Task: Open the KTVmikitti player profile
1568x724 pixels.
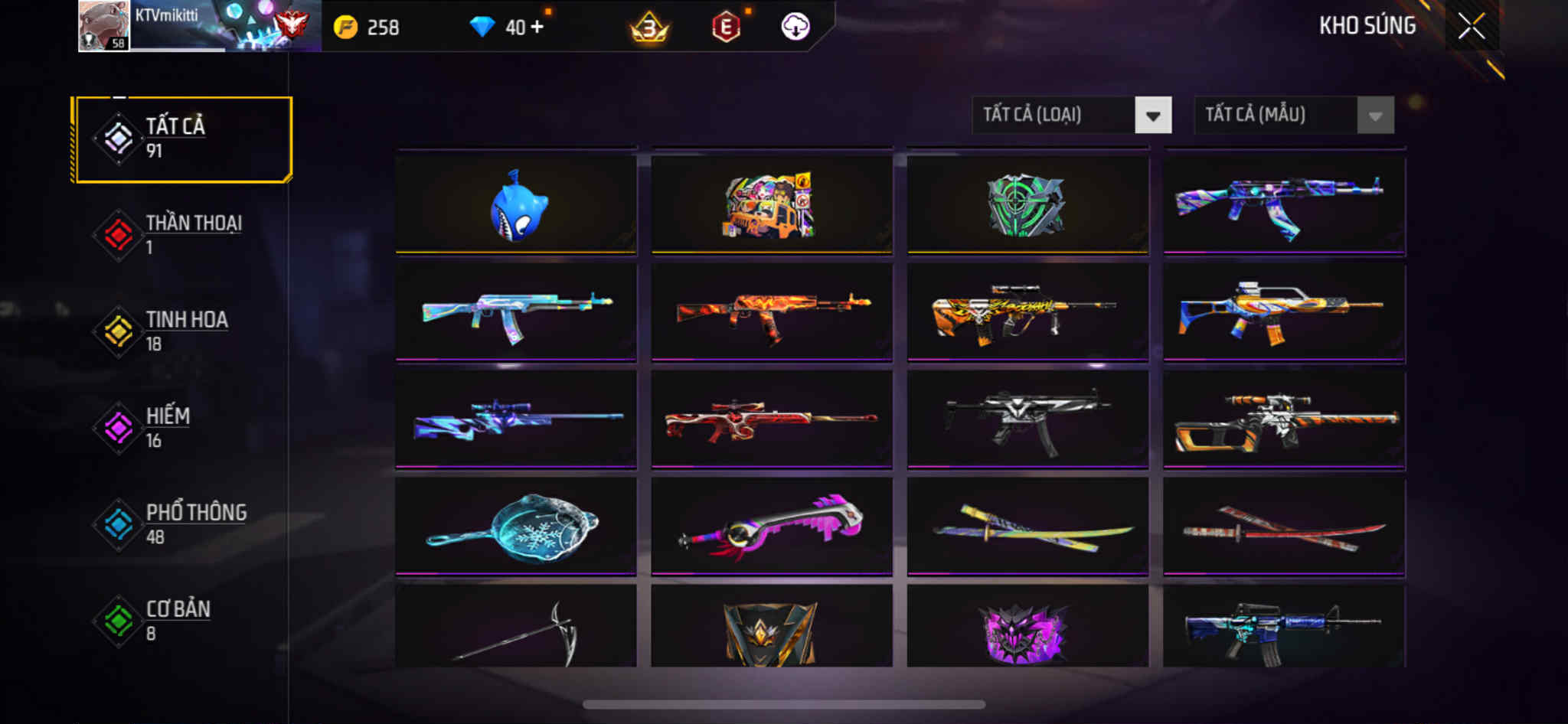Action: pyautogui.click(x=104, y=26)
